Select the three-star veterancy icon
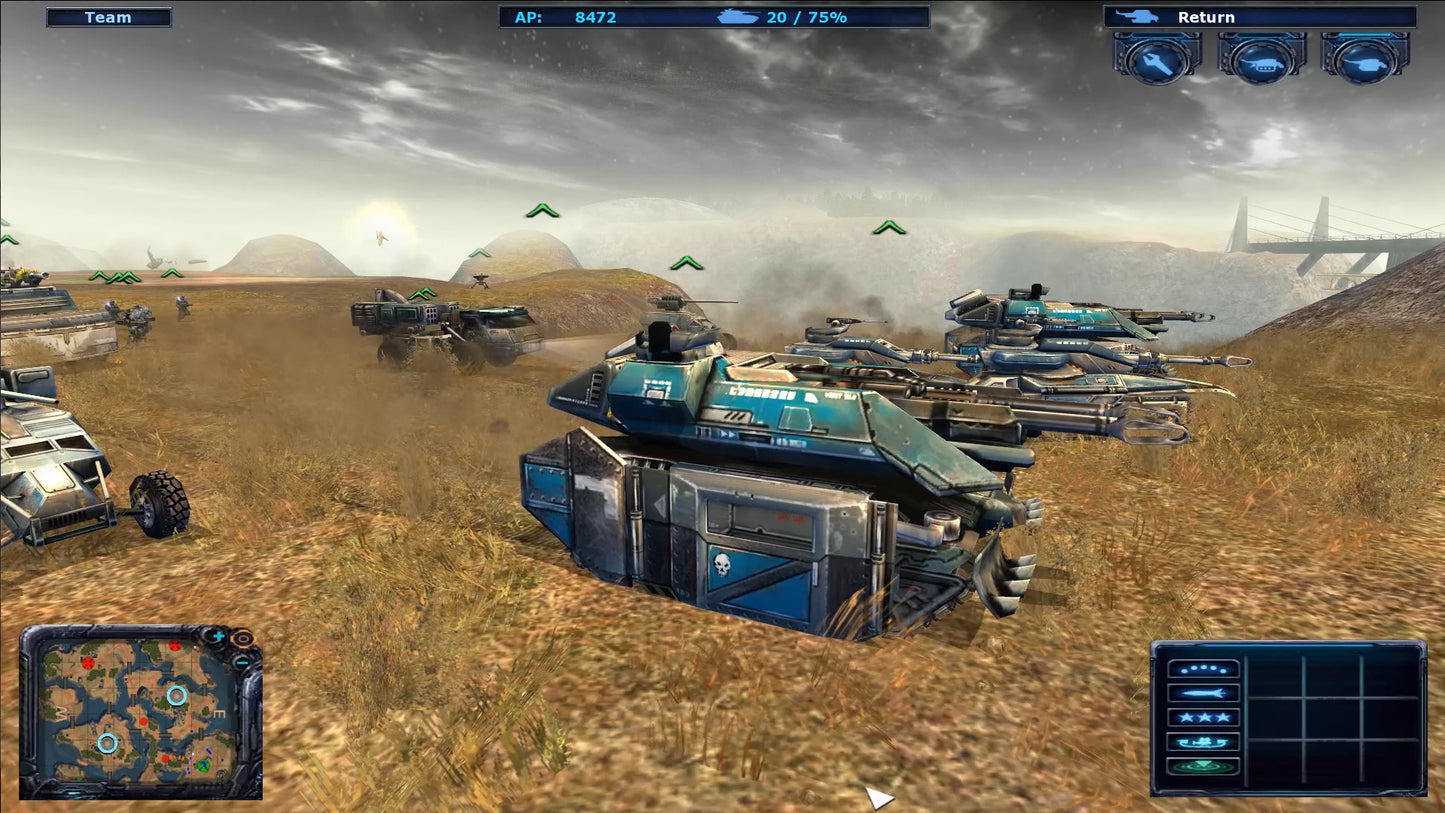The width and height of the screenshot is (1445, 813). (x=1203, y=717)
